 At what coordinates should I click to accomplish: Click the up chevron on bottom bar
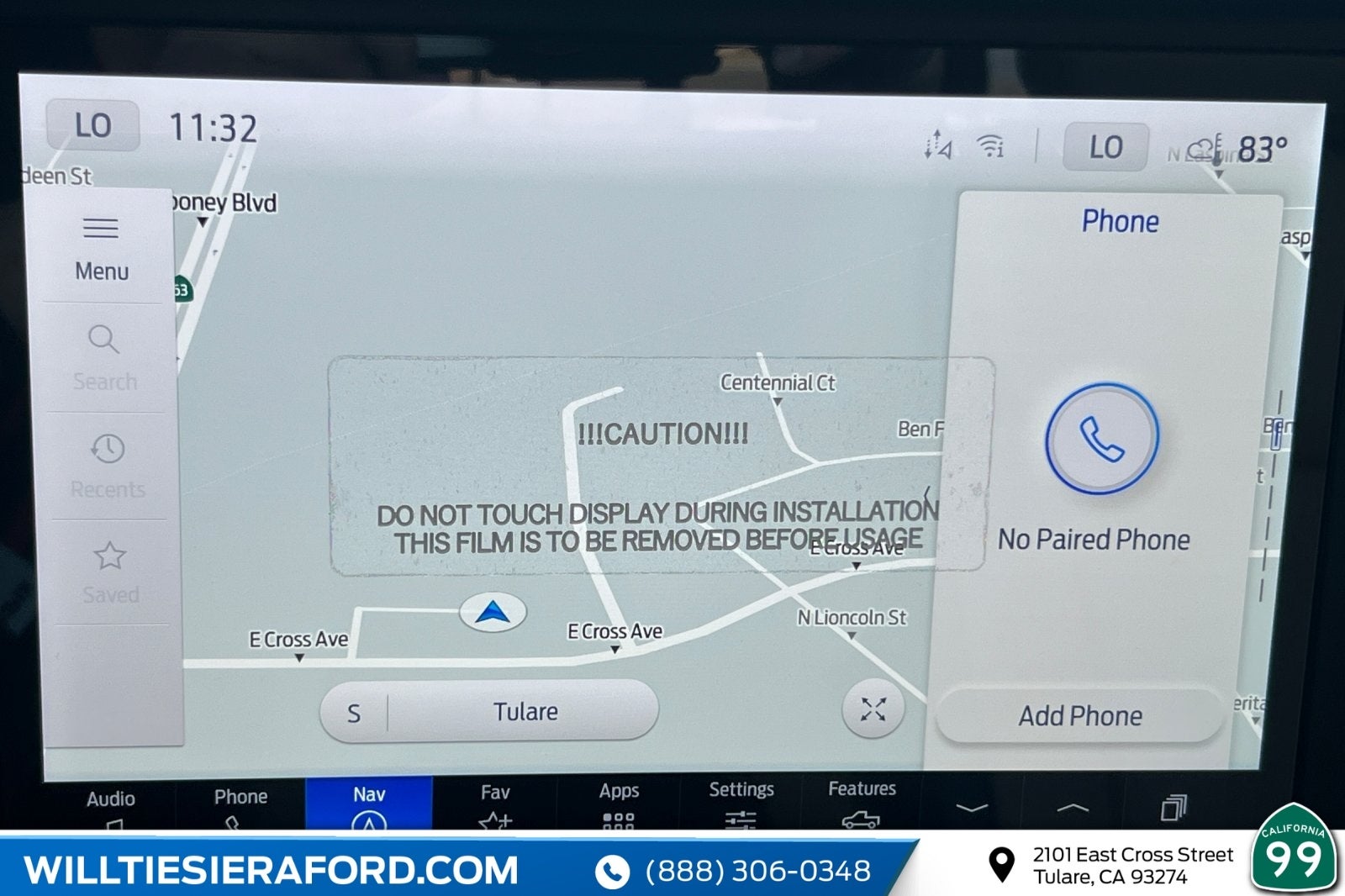[x=1073, y=808]
